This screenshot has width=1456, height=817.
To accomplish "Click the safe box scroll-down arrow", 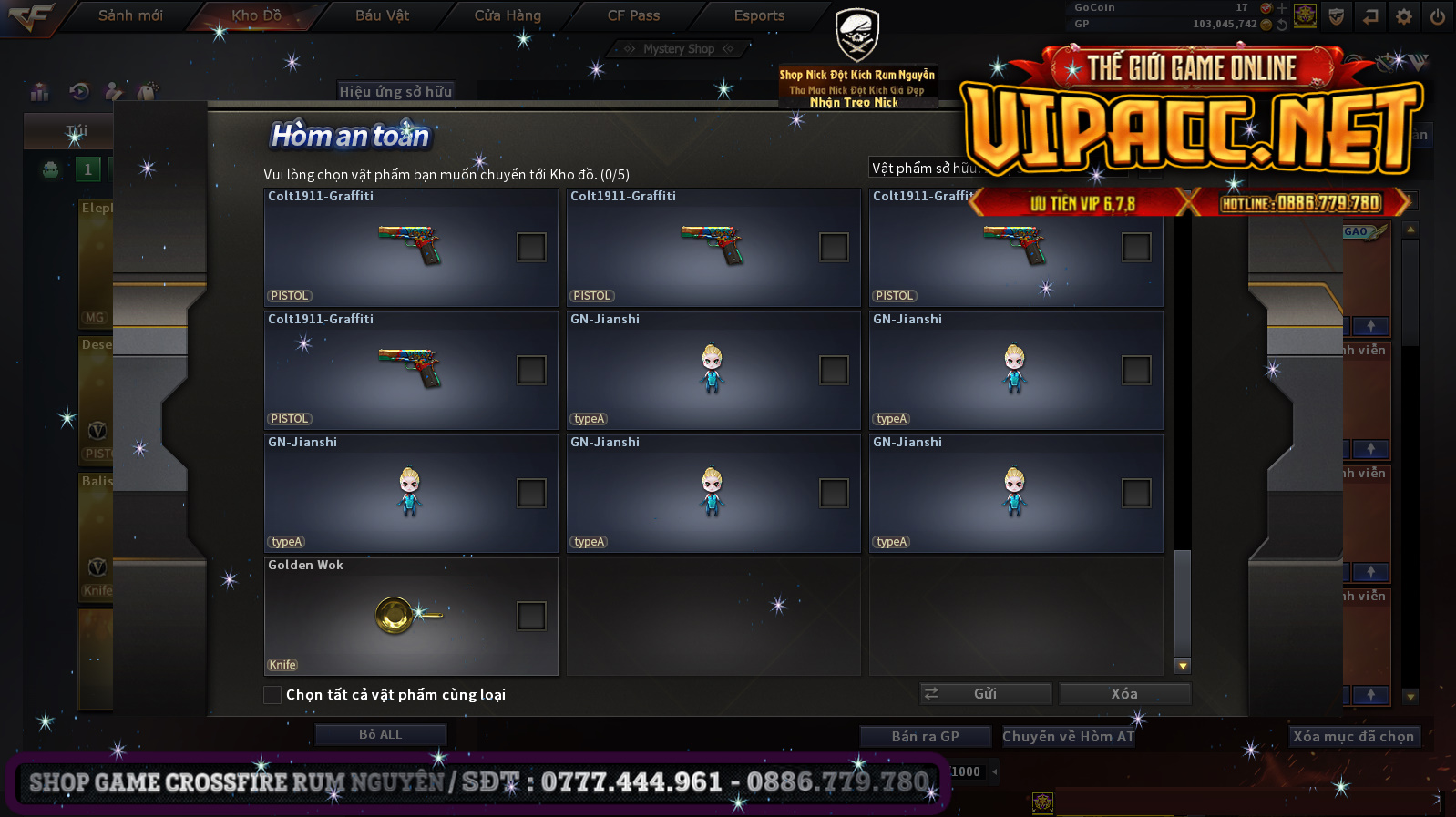I will click(1183, 666).
